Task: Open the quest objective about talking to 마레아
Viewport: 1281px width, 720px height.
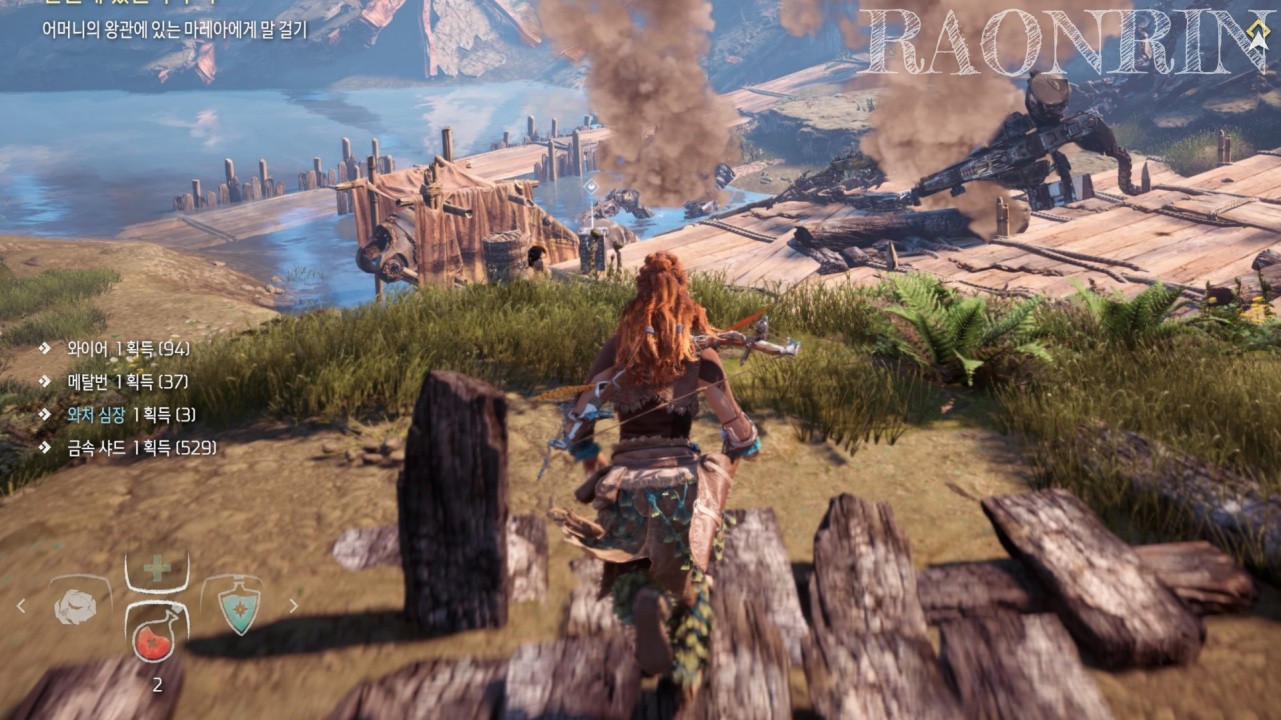Action: click(x=175, y=29)
